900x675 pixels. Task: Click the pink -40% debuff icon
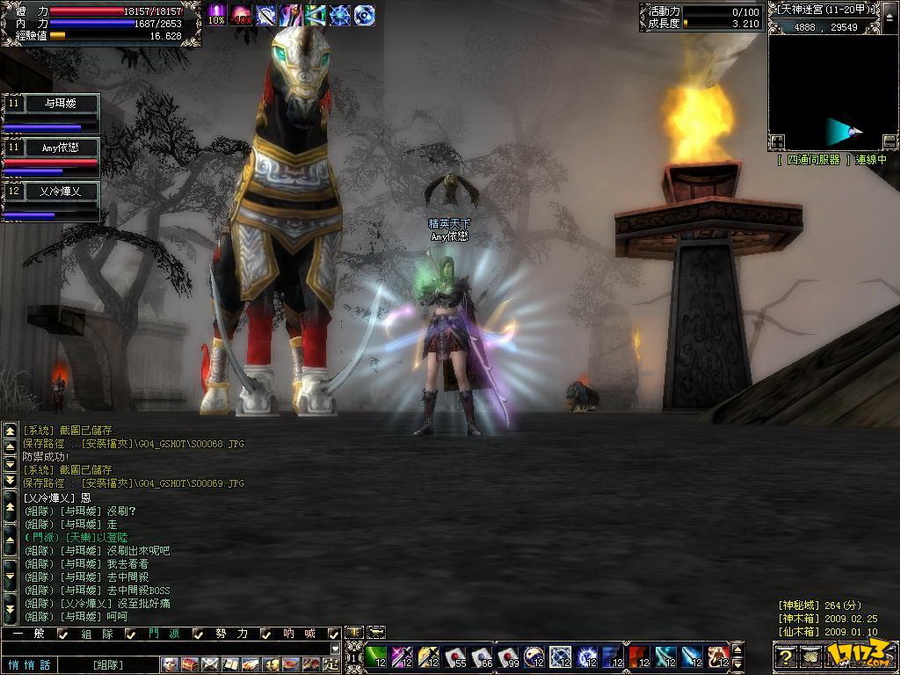pyautogui.click(x=241, y=14)
